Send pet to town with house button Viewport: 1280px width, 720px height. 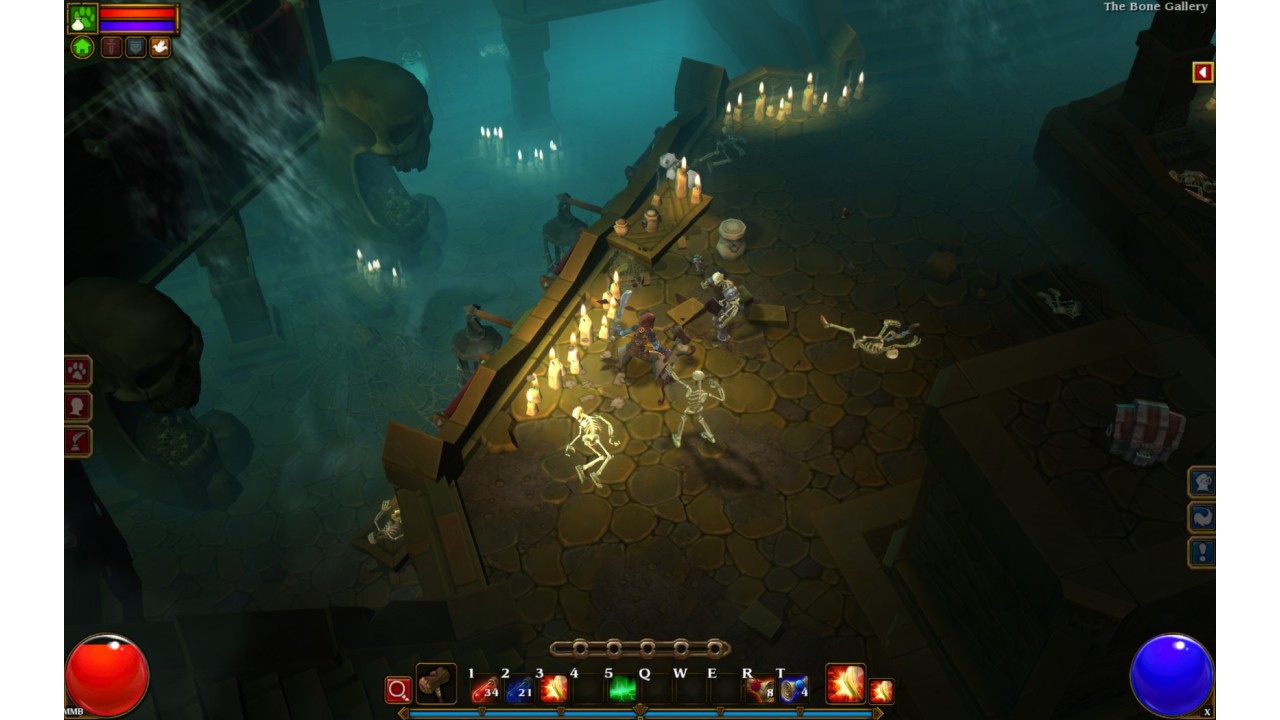(82, 47)
